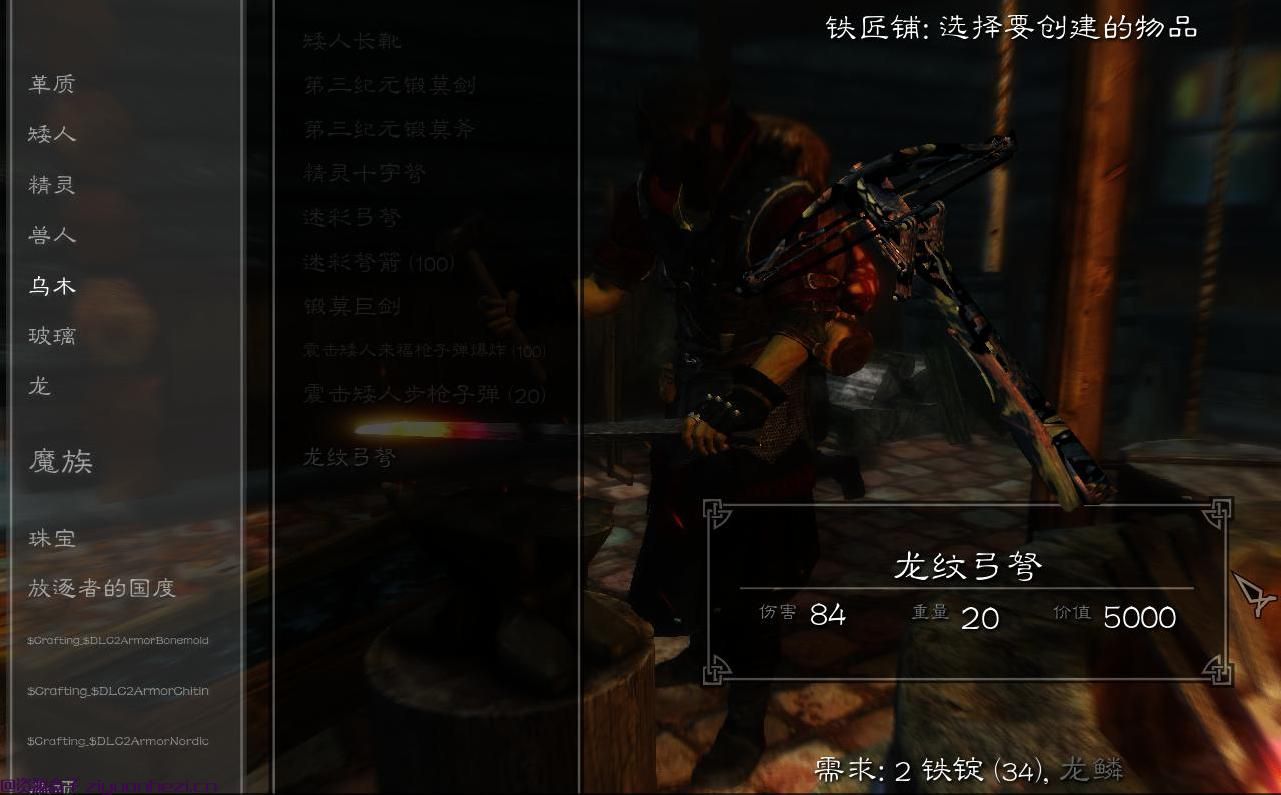Viewport: 1281px width, 795px height.
Task: Switch to the 龙 category
Action: click(x=38, y=387)
